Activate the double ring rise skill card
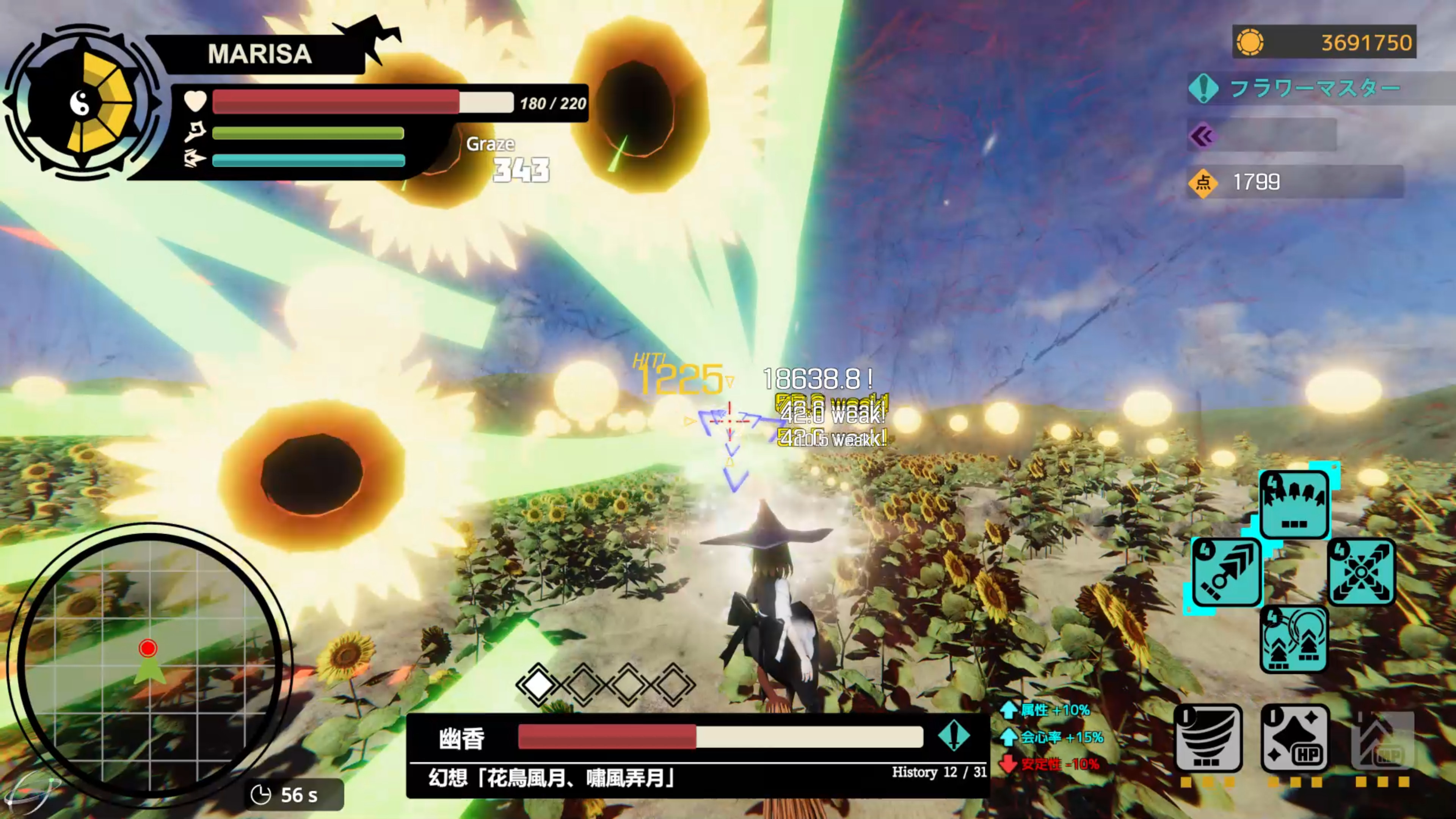The image size is (1456, 819). pyautogui.click(x=1294, y=639)
